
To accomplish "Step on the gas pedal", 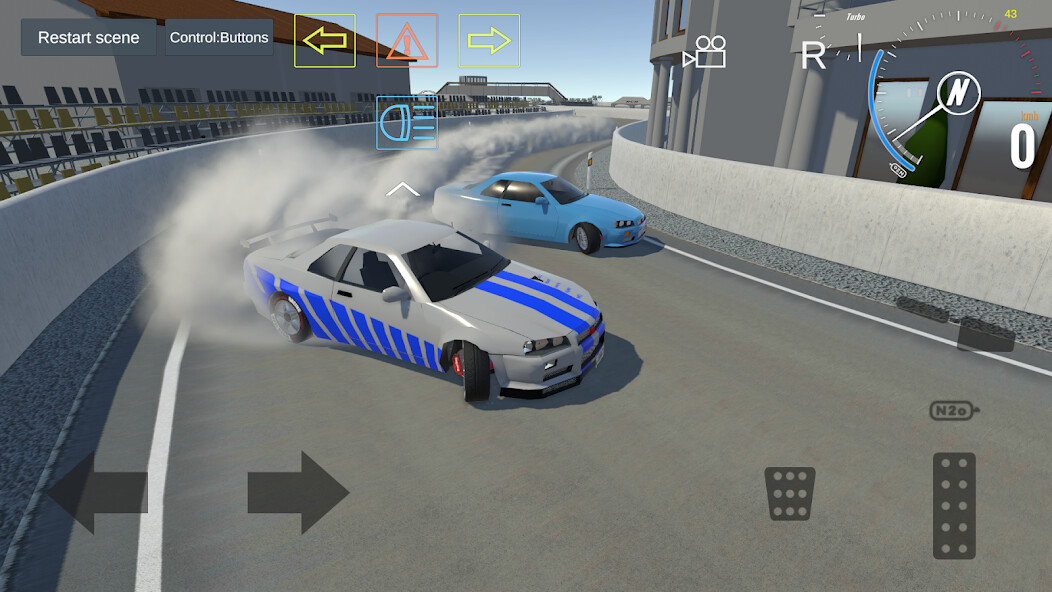I will point(954,505).
